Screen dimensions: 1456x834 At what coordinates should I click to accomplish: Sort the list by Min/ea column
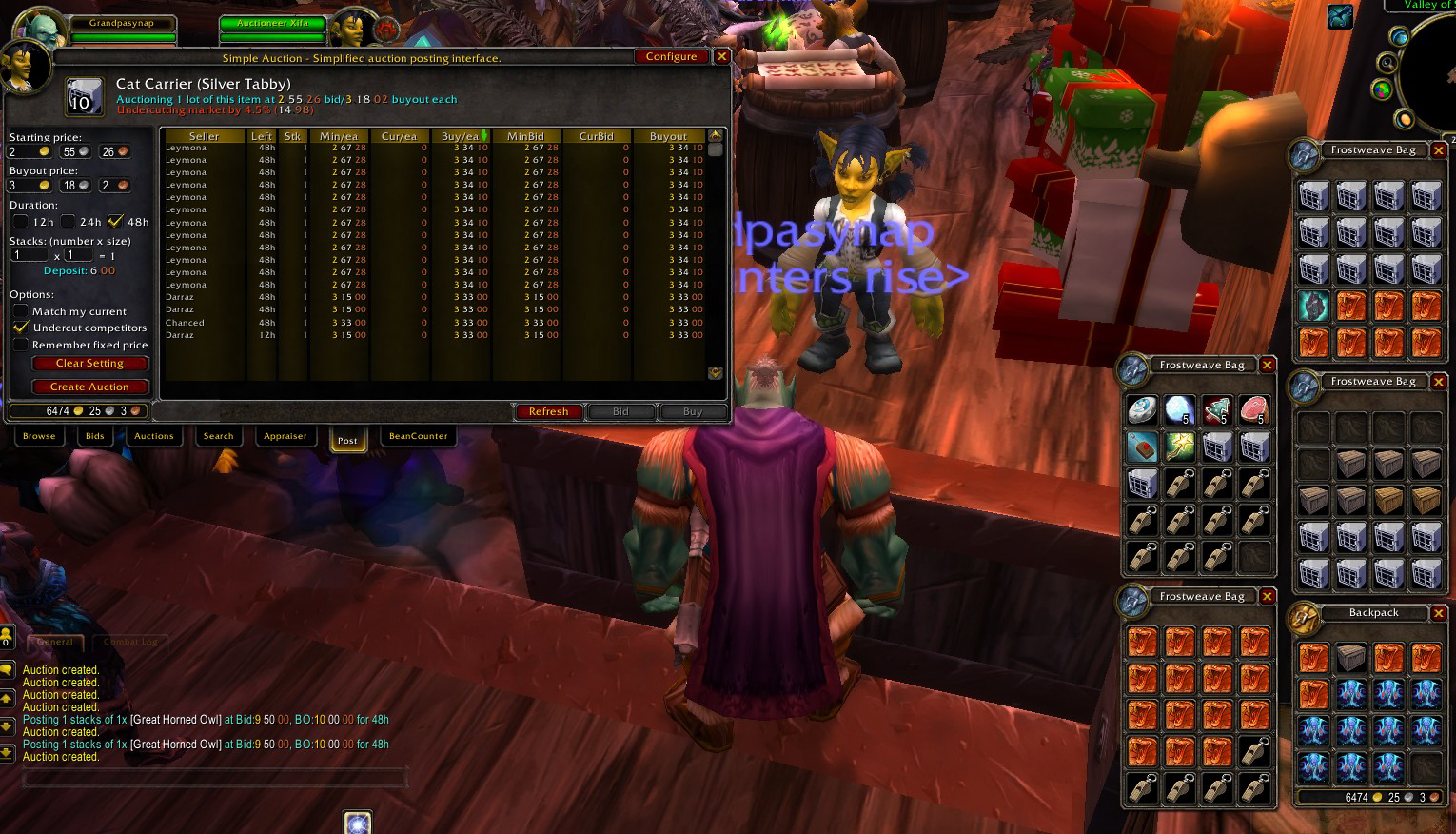click(x=340, y=135)
